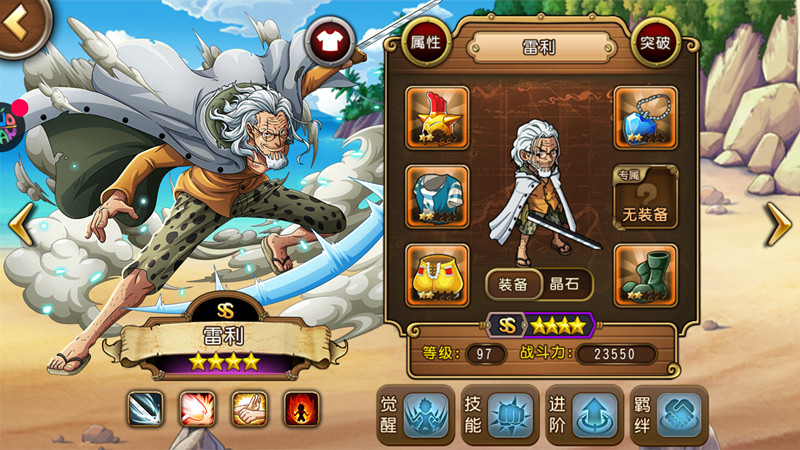This screenshot has width=800, height=450.
Task: Open the 觉醒 awakening menu
Action: pos(414,413)
